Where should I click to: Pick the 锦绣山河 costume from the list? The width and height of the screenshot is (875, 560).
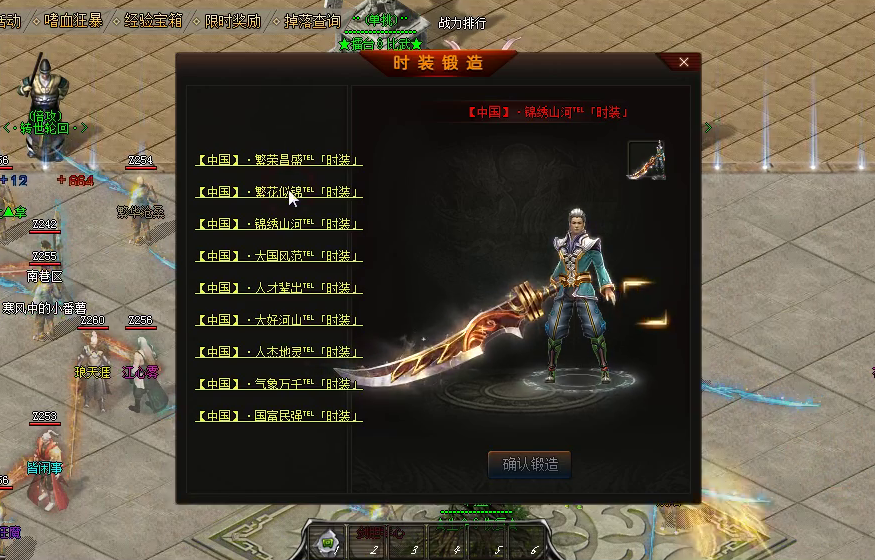tap(278, 224)
